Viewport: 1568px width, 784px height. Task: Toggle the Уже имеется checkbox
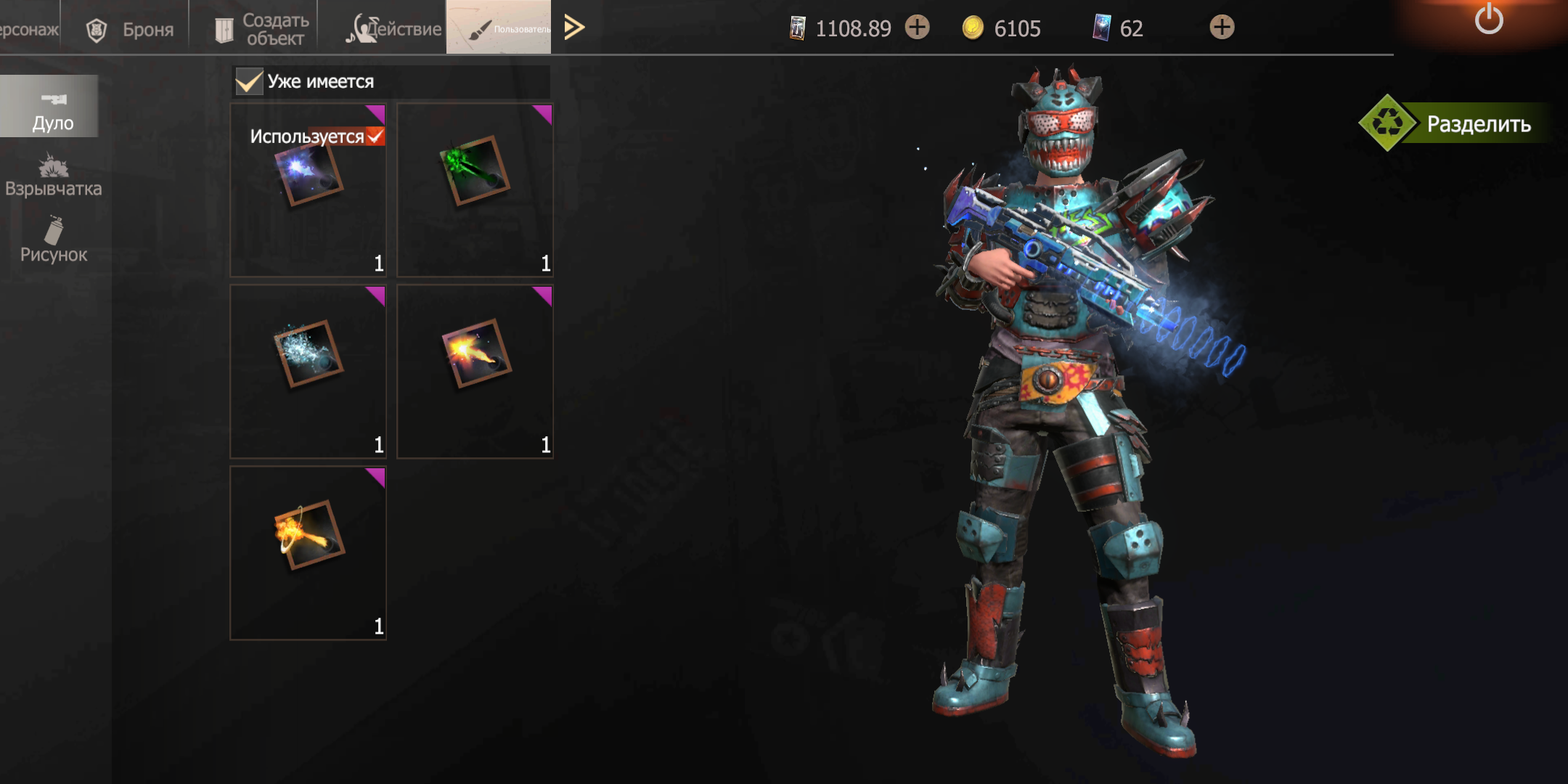249,81
